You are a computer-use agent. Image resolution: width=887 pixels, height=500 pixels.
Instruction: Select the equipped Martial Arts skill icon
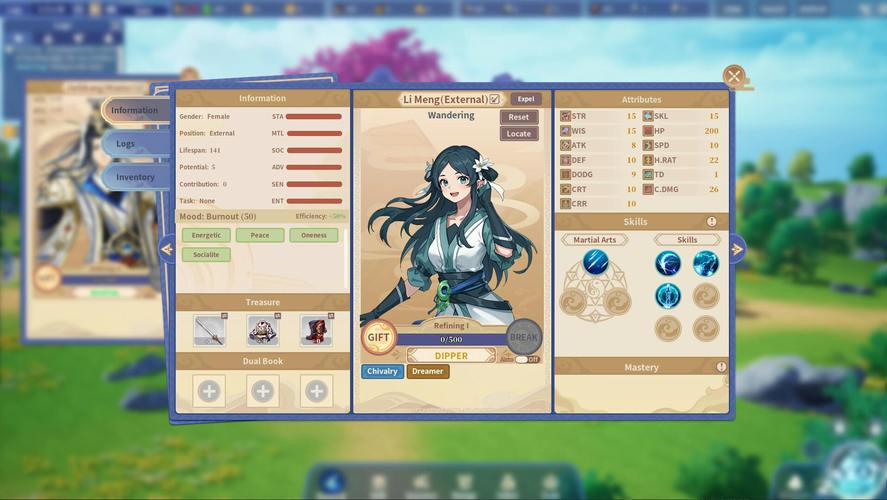pyautogui.click(x=596, y=263)
